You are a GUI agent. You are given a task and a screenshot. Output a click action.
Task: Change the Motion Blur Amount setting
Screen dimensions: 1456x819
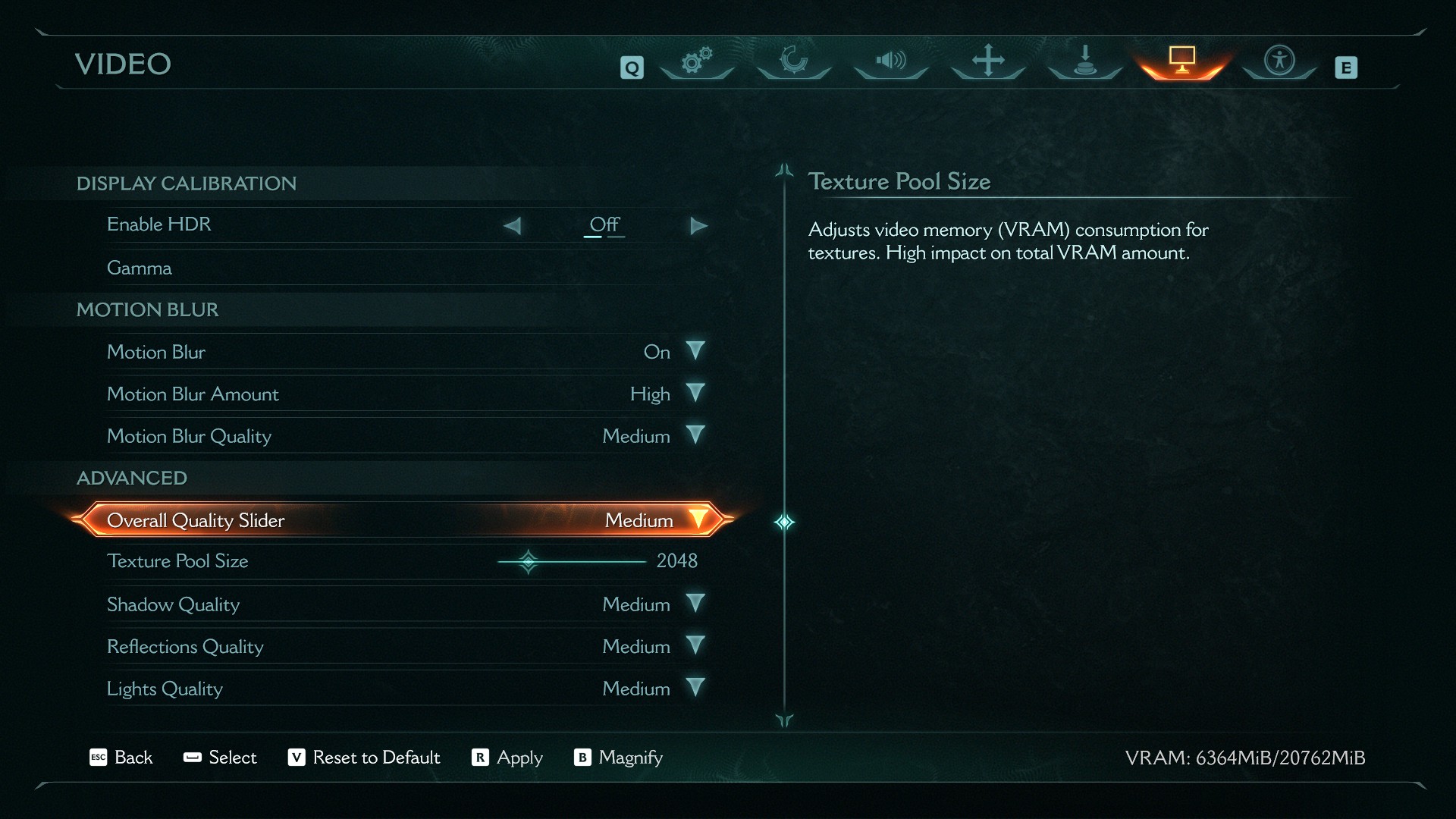pos(695,394)
